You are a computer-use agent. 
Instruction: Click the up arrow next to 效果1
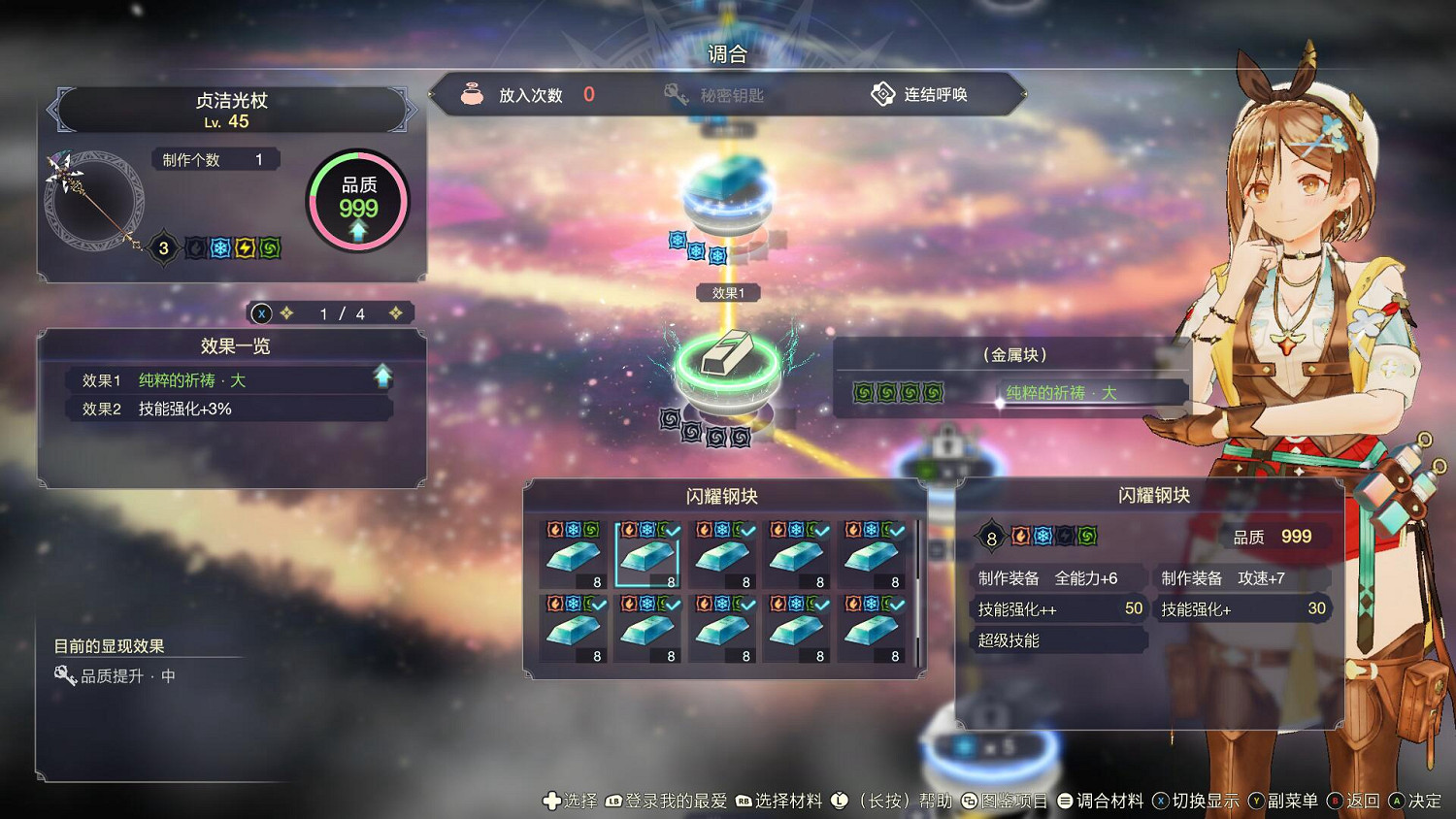click(x=382, y=374)
